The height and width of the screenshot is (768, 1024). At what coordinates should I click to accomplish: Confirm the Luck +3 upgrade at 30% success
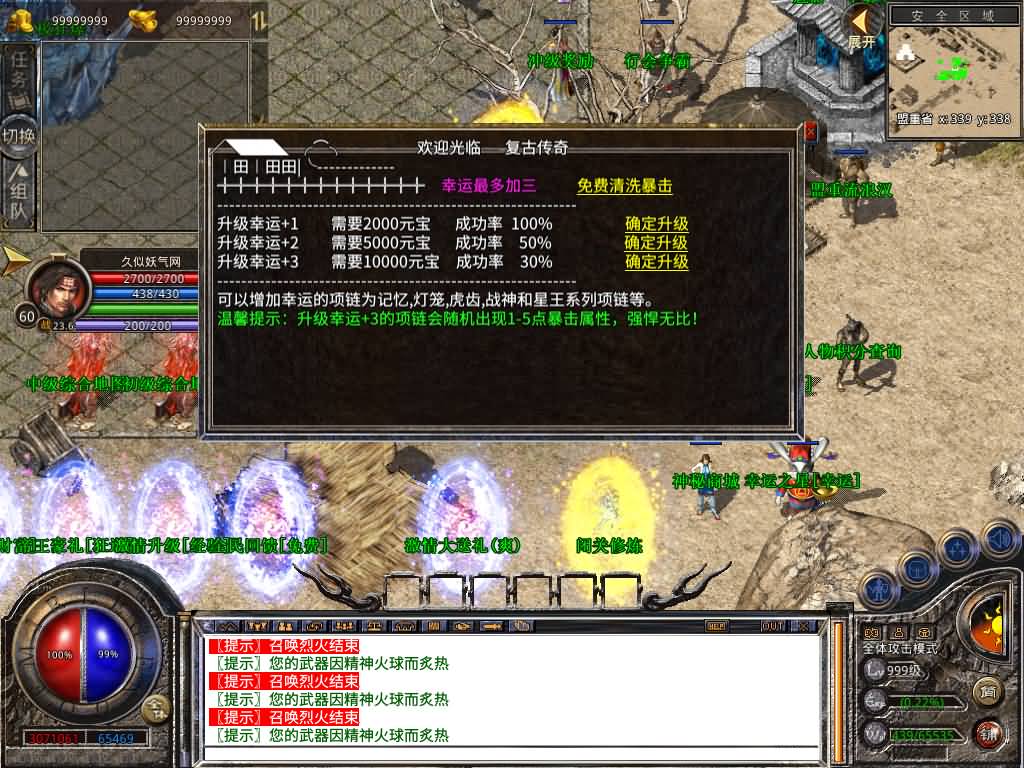pos(656,262)
